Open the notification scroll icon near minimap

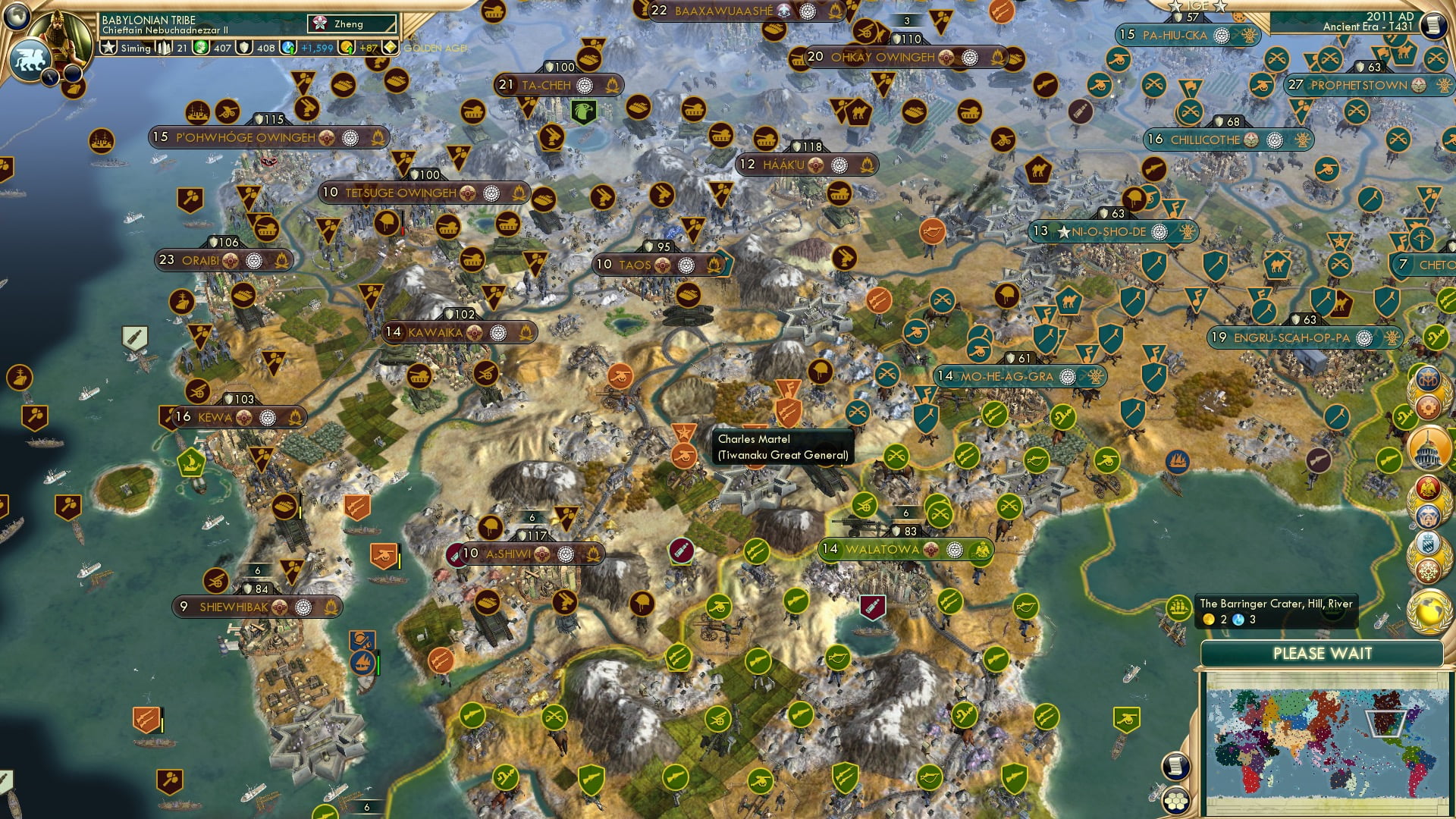1177,766
